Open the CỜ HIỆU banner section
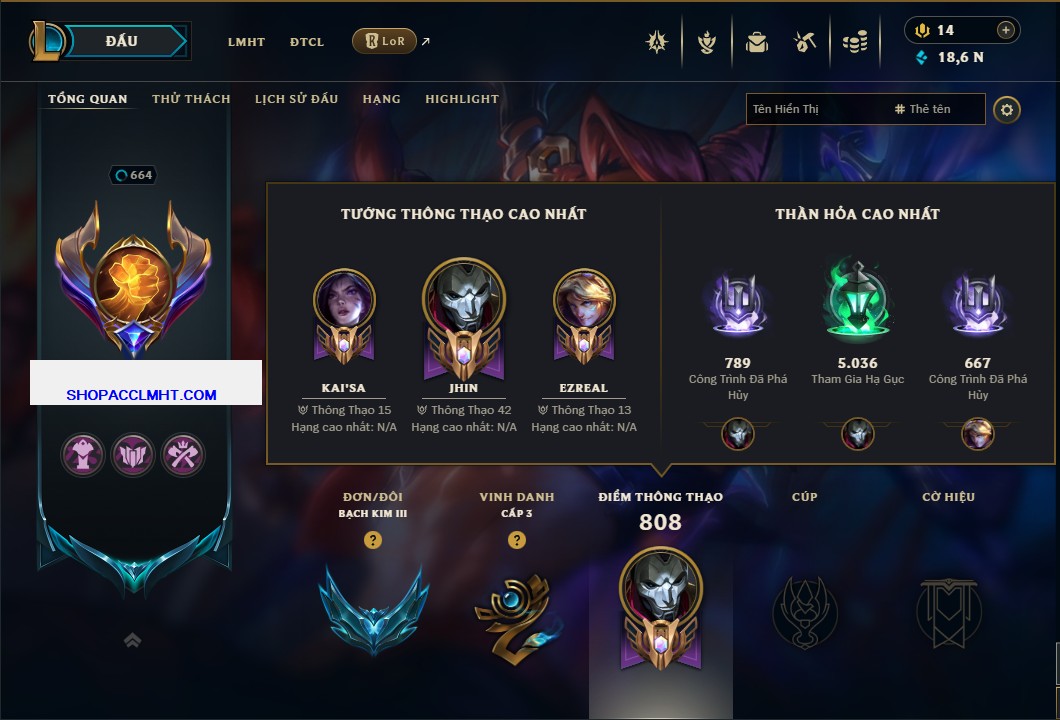Screen dimensions: 1060x720 coord(949,610)
